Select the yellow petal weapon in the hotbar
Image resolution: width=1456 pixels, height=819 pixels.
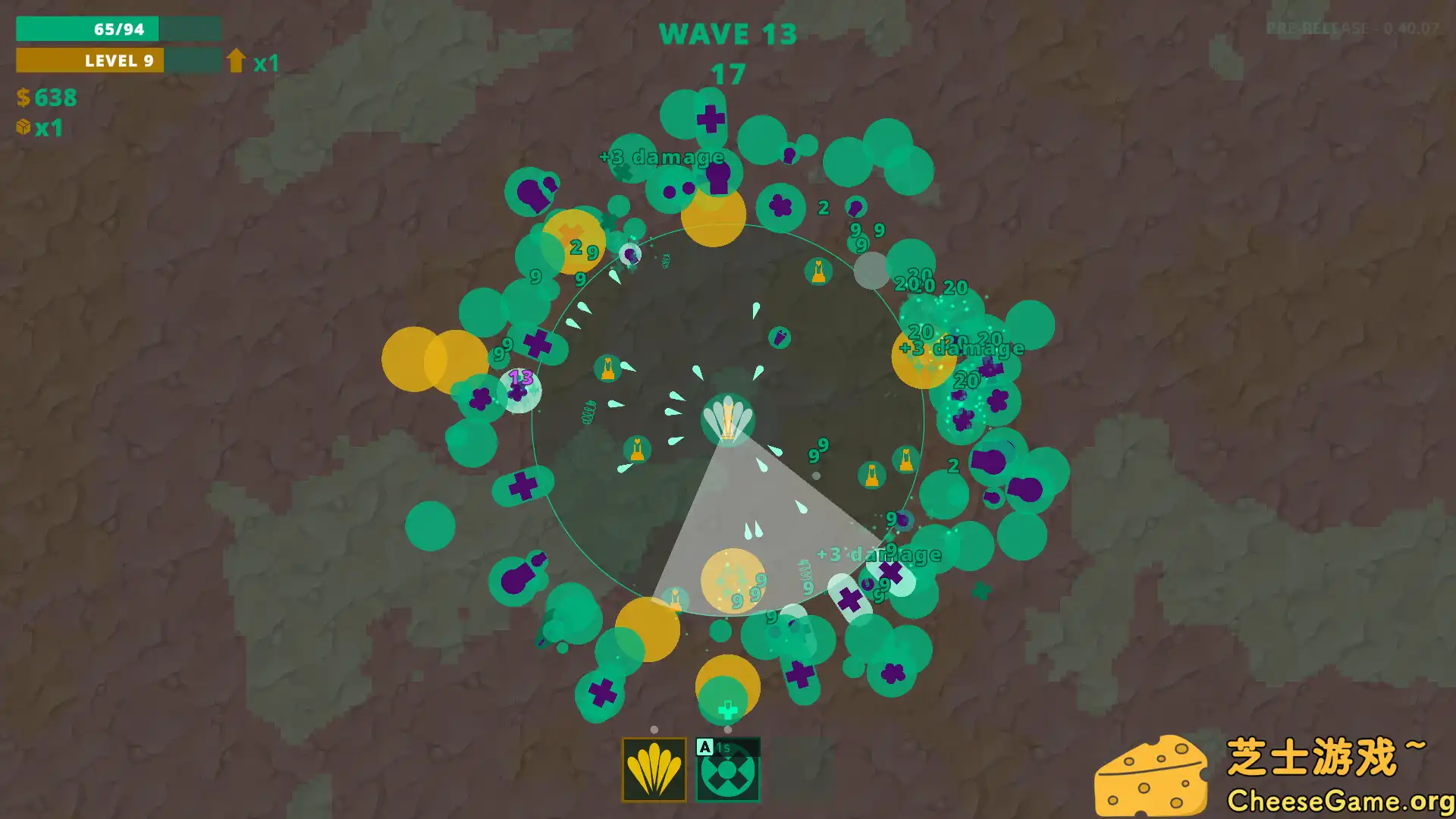(x=655, y=770)
